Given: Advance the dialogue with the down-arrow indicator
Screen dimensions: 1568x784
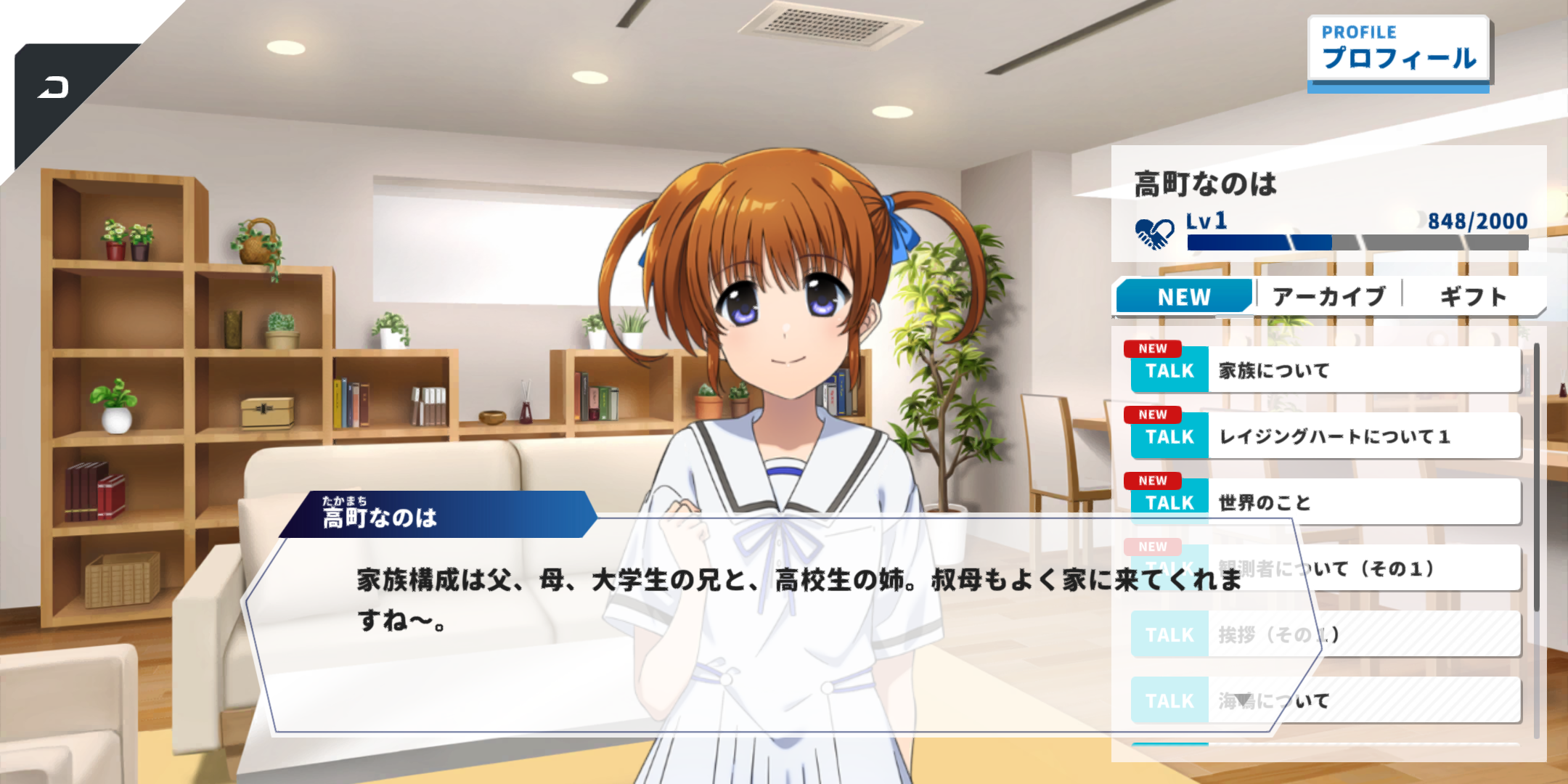Looking at the screenshot, I should 1244,700.
